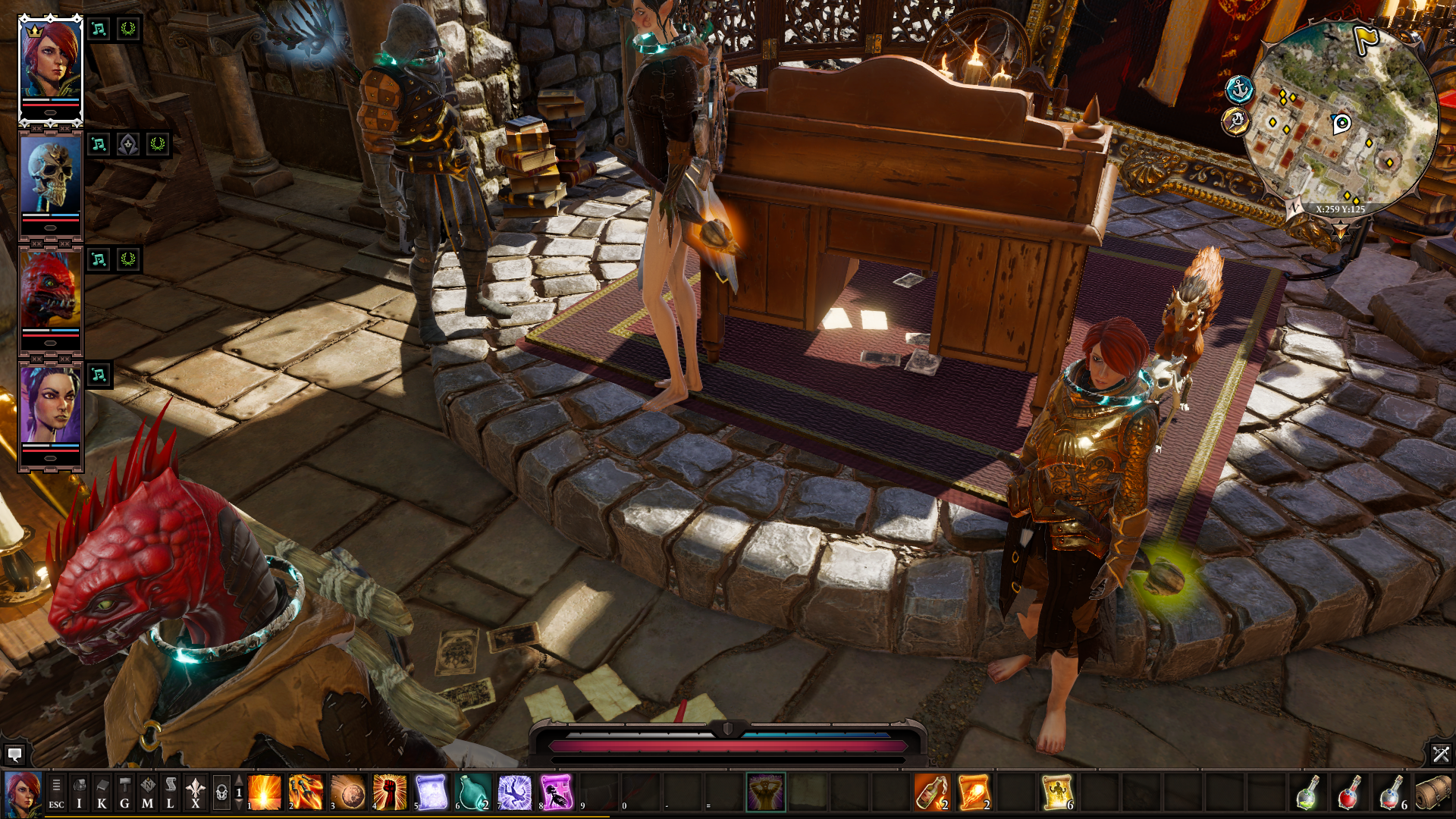Open the skills book button
The height and width of the screenshot is (819, 1456).
click(102, 793)
